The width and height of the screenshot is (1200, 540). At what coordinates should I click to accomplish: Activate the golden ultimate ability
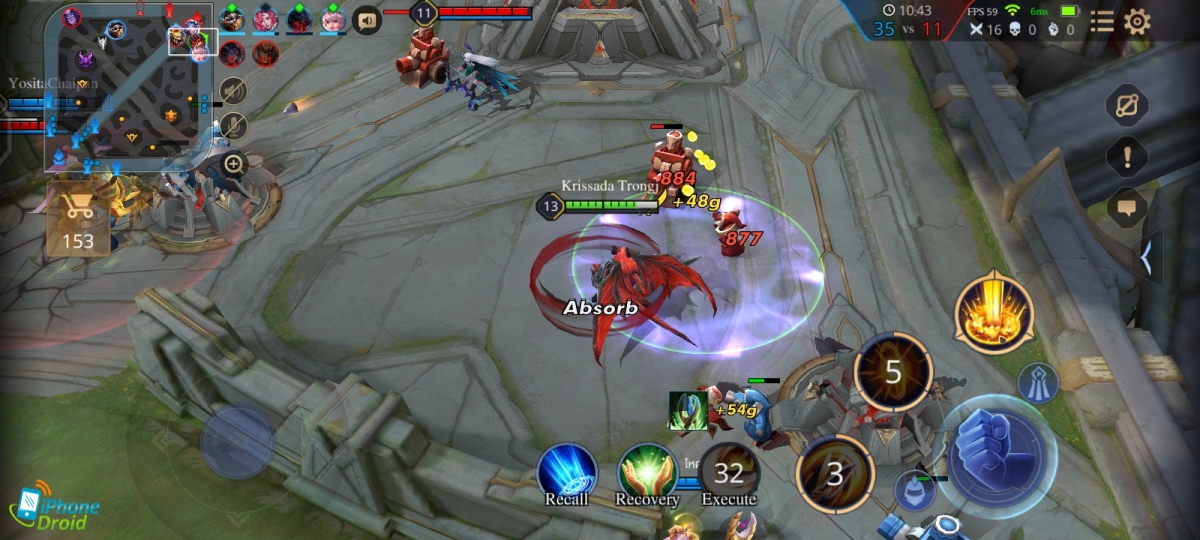(x=993, y=311)
